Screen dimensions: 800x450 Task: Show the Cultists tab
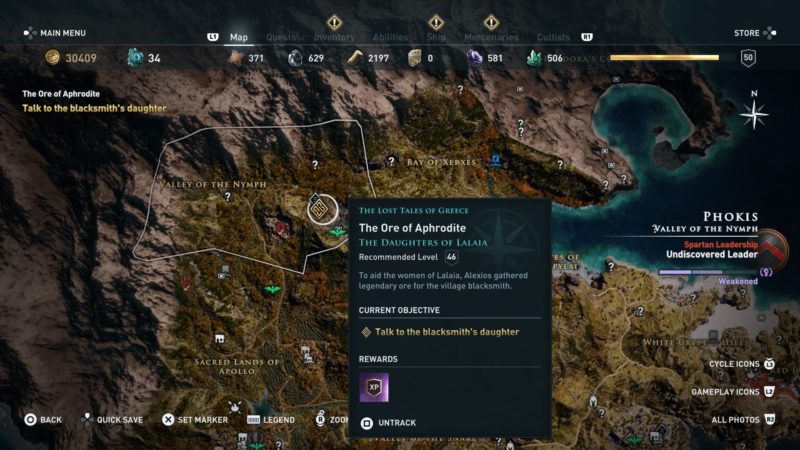pyautogui.click(x=553, y=38)
